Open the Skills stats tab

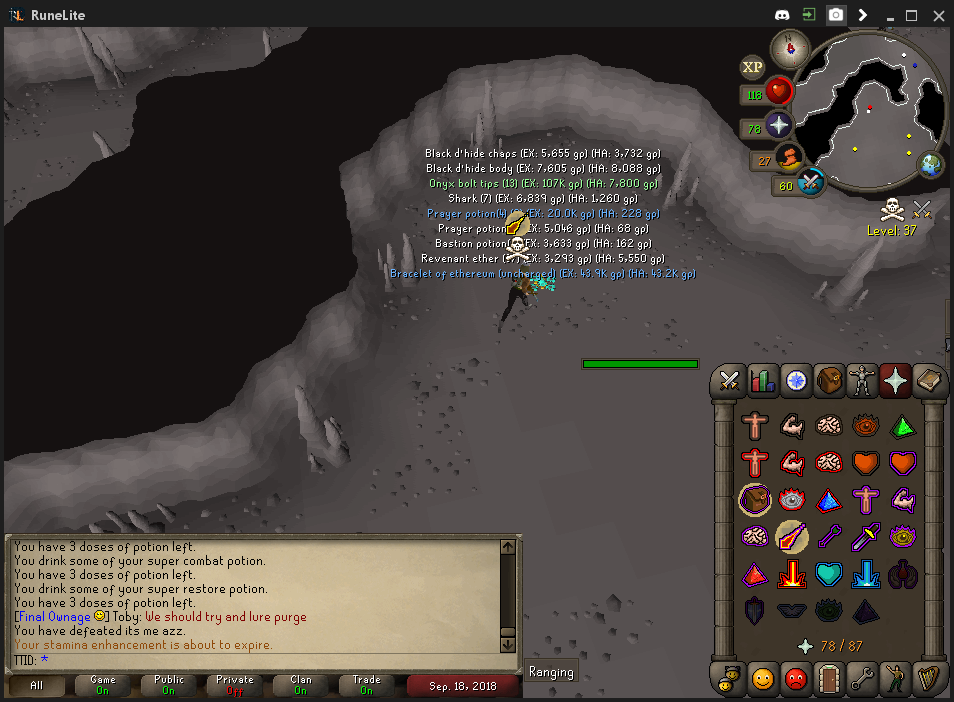tap(763, 380)
